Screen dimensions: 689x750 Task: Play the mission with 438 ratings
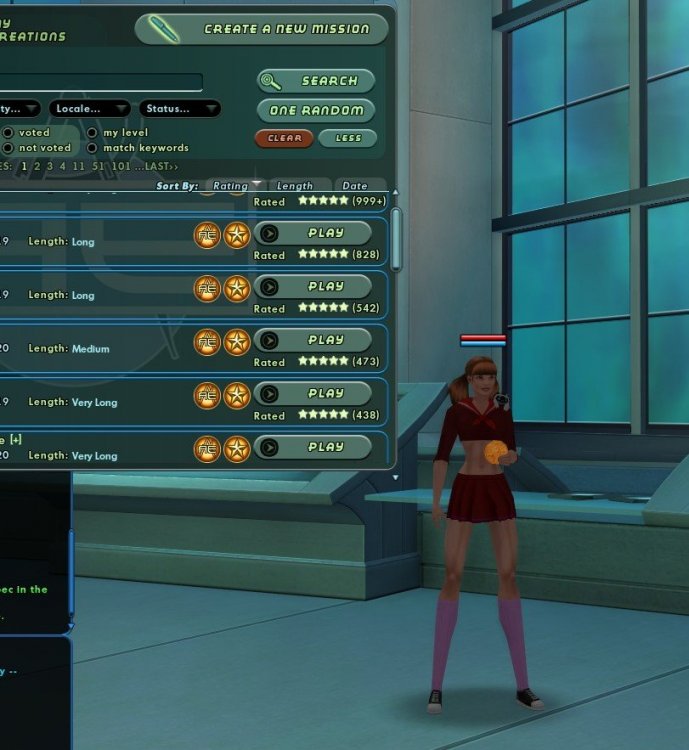tap(313, 393)
